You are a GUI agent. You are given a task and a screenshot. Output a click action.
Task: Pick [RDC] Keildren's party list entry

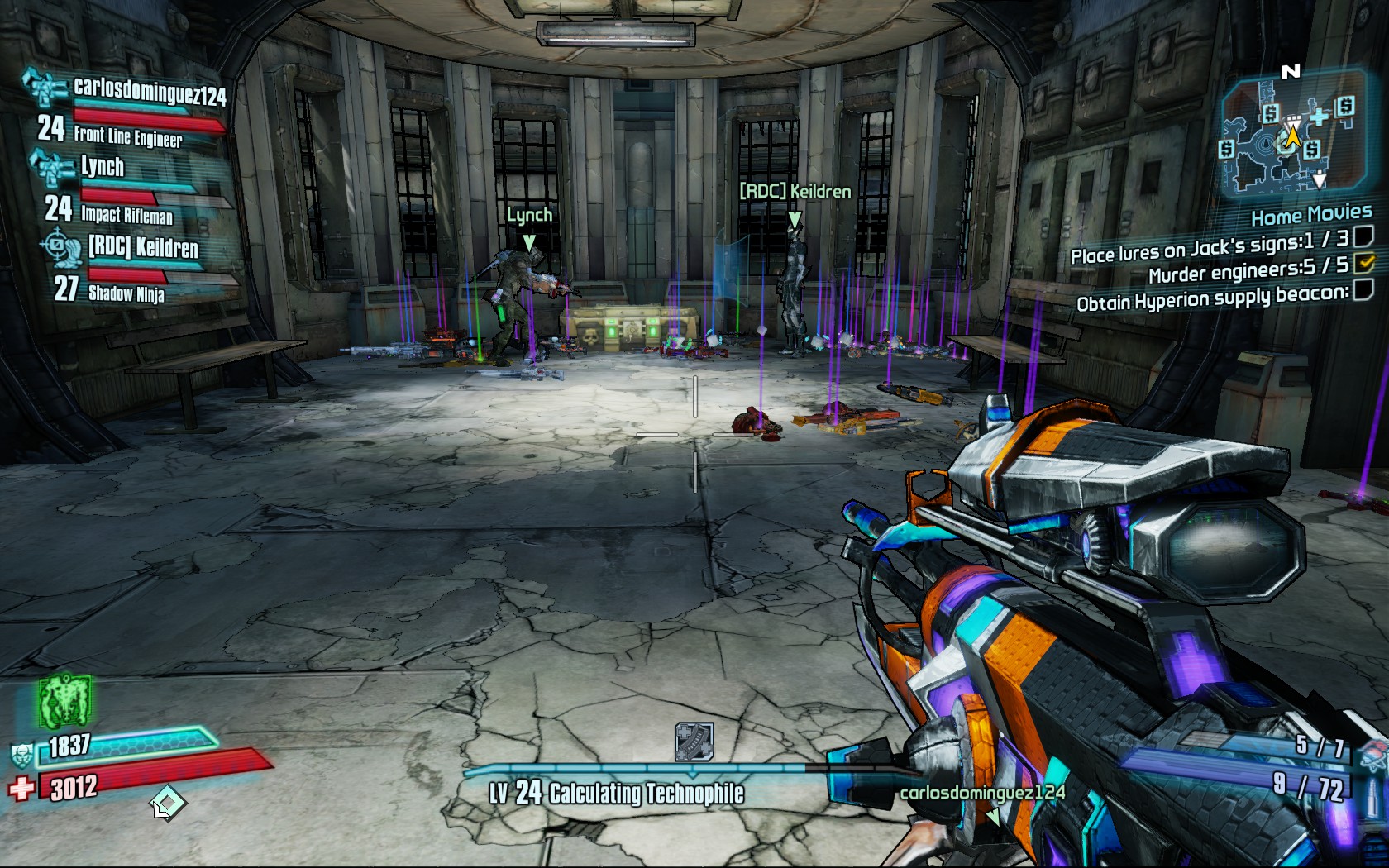point(143,247)
